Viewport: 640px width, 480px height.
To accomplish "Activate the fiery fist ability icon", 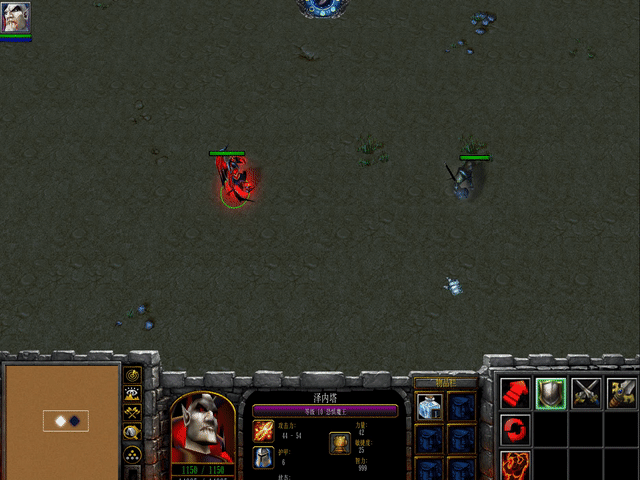I will tap(516, 466).
